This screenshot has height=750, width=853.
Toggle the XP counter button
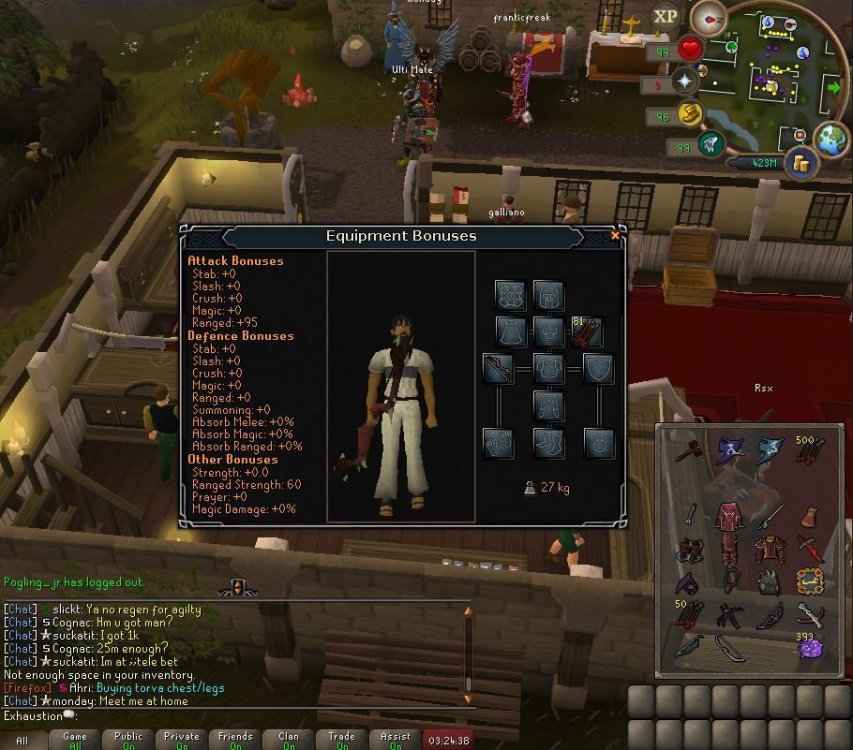pos(665,16)
